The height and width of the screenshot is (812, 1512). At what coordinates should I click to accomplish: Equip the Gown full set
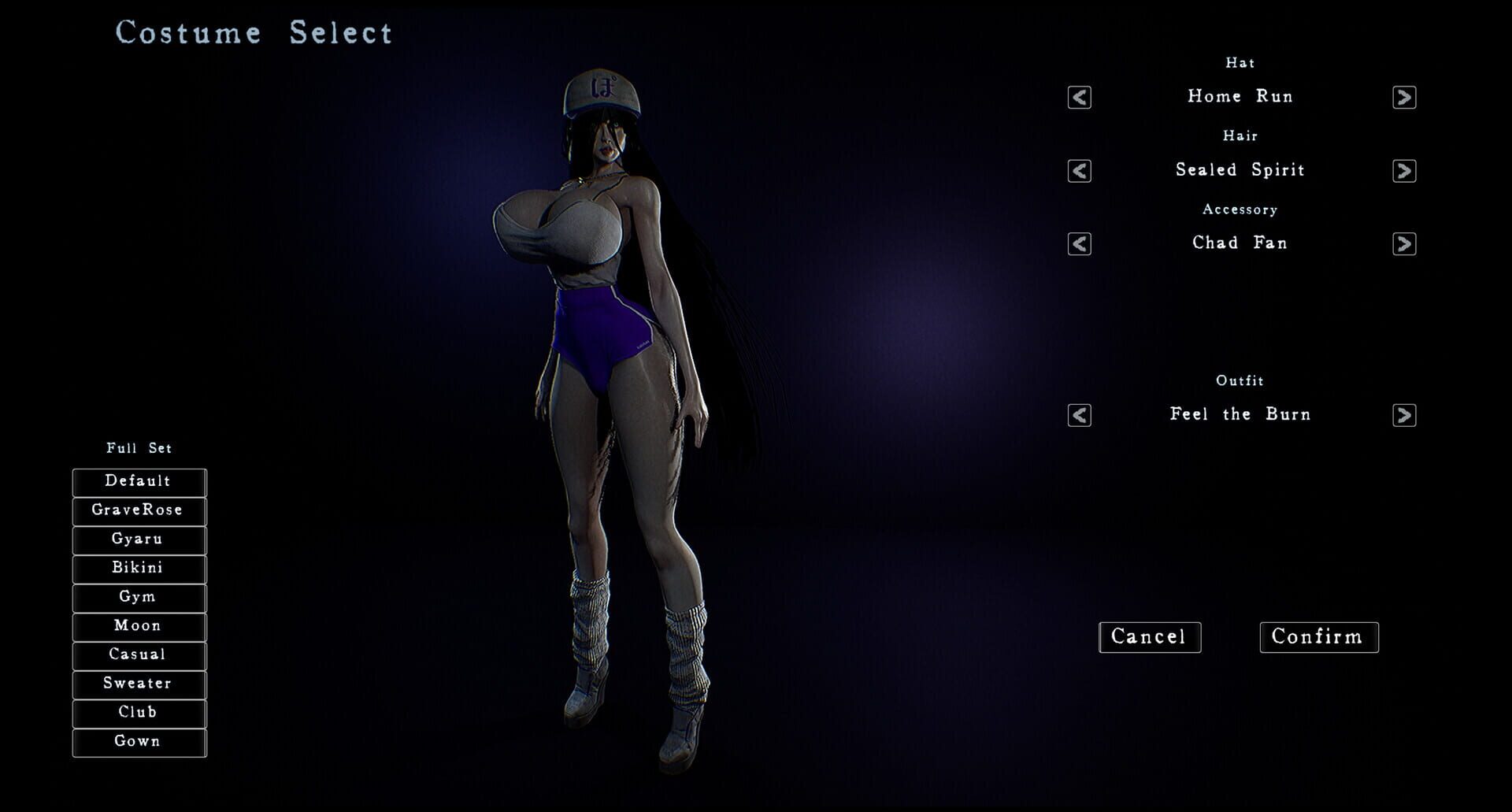[139, 741]
